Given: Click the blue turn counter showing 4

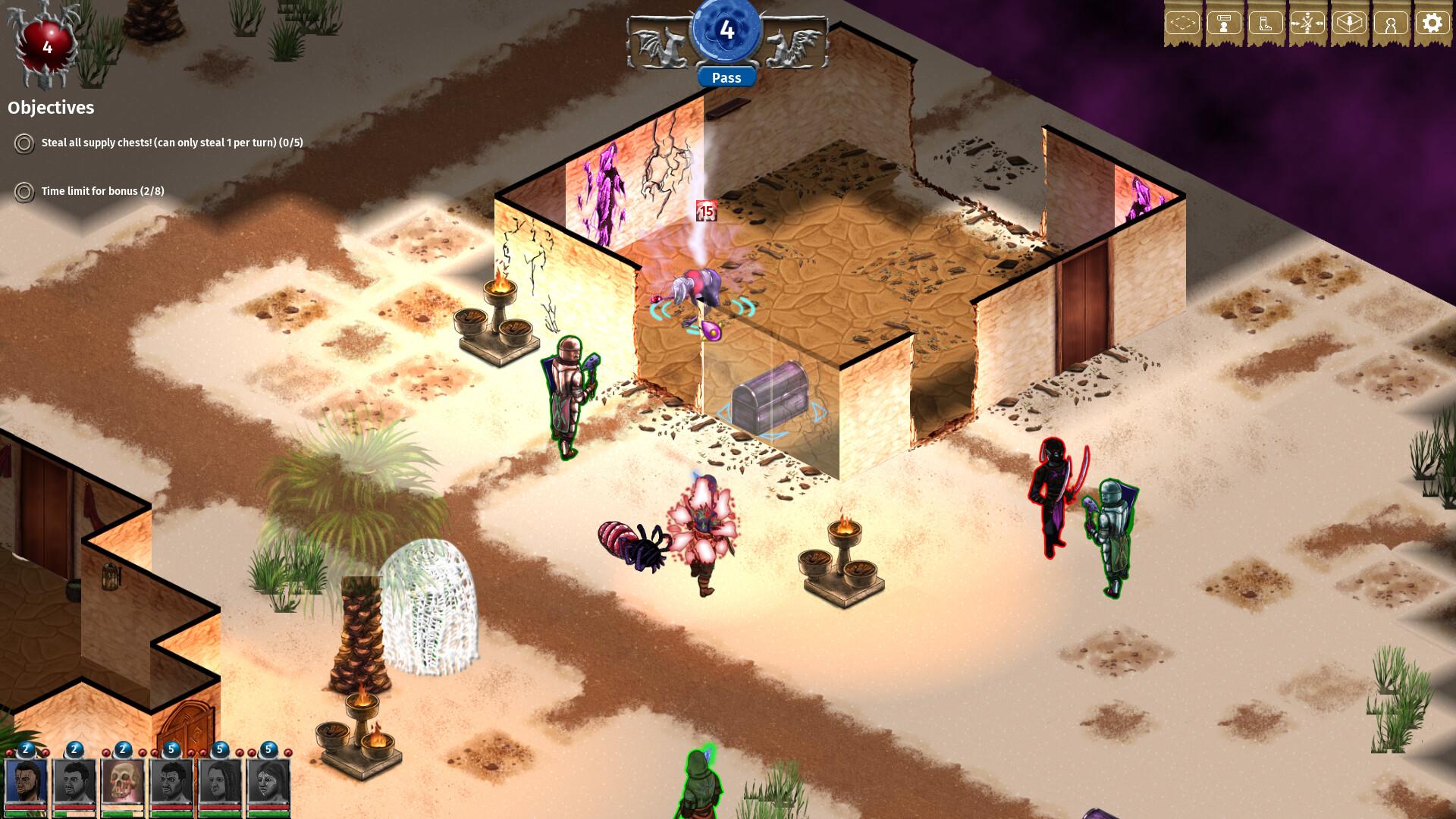Looking at the screenshot, I should [727, 30].
